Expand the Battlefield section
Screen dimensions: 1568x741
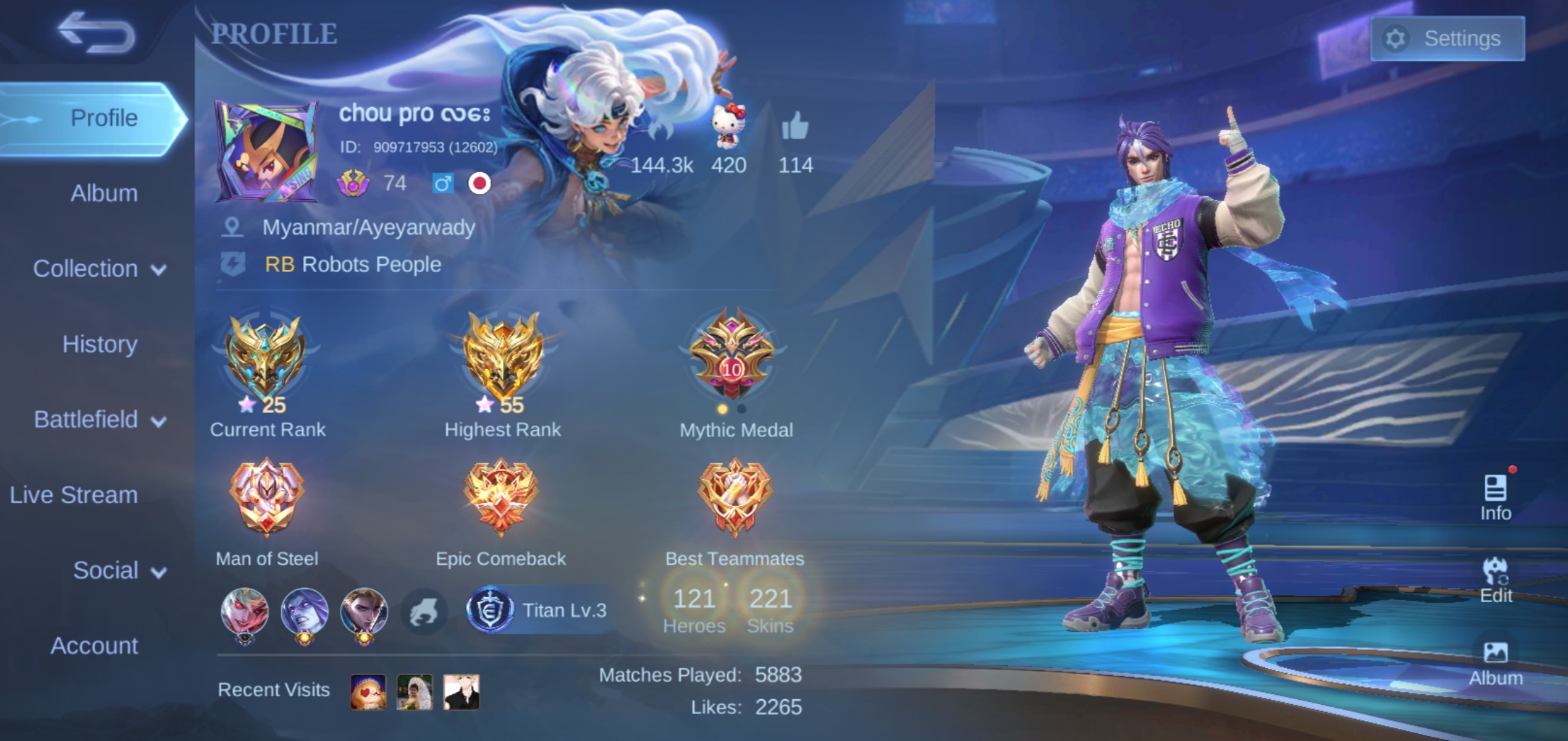click(99, 420)
